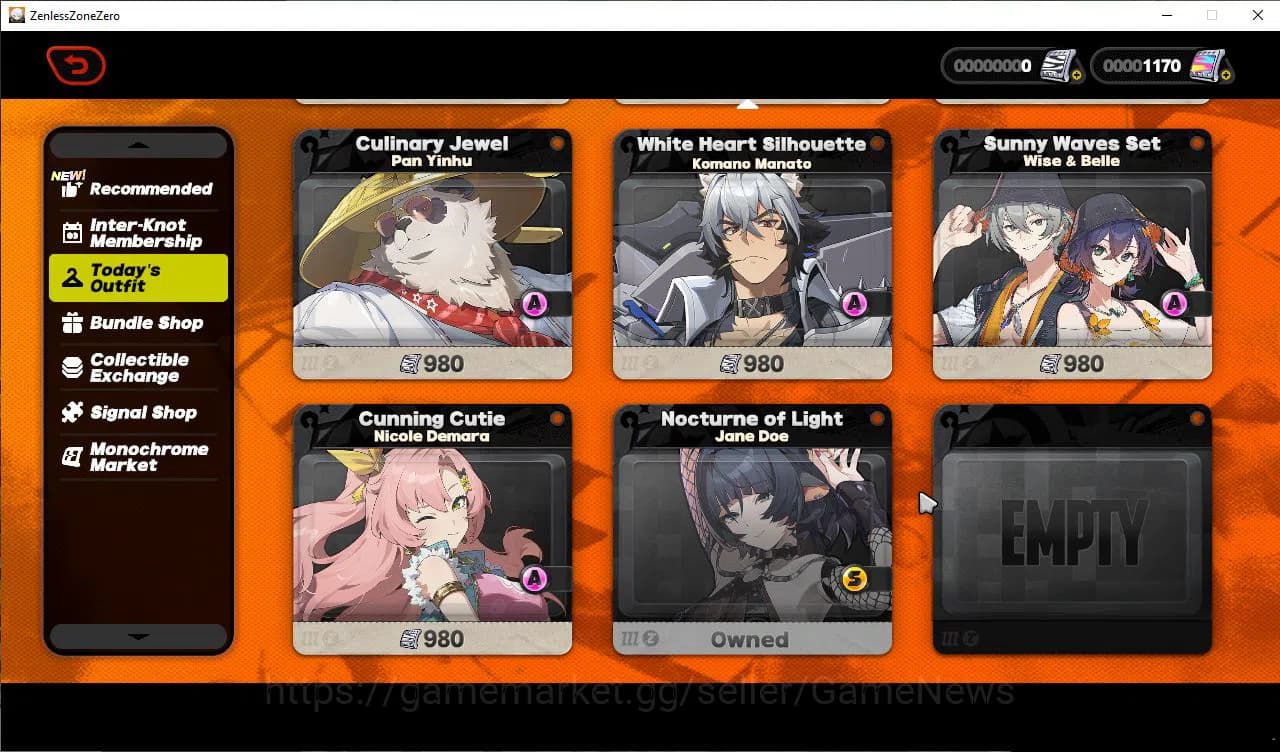
Task: Open the Monochrome Market section icon
Action: 71,456
